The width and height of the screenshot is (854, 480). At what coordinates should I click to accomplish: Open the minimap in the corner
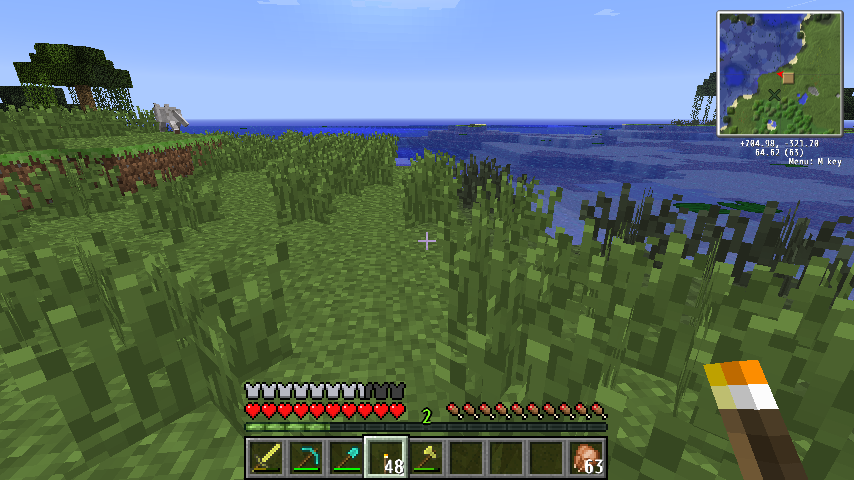click(778, 73)
